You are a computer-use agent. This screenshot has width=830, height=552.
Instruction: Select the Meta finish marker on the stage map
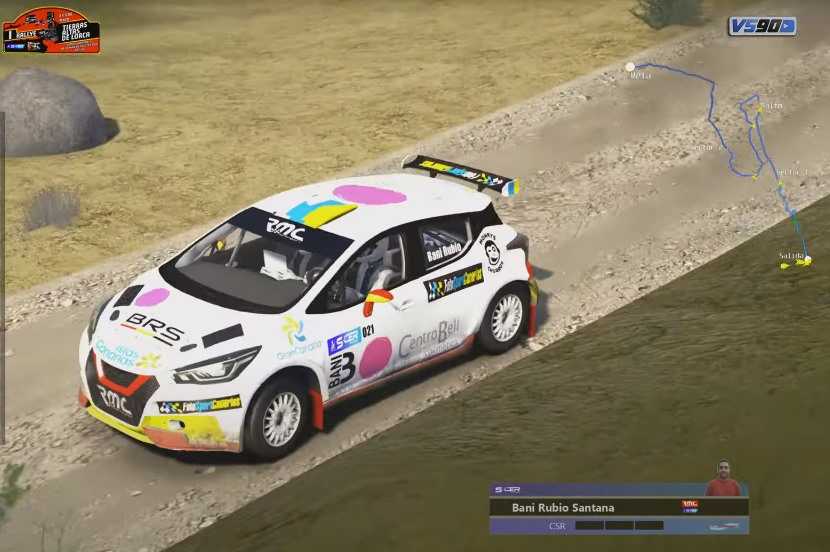click(x=630, y=67)
